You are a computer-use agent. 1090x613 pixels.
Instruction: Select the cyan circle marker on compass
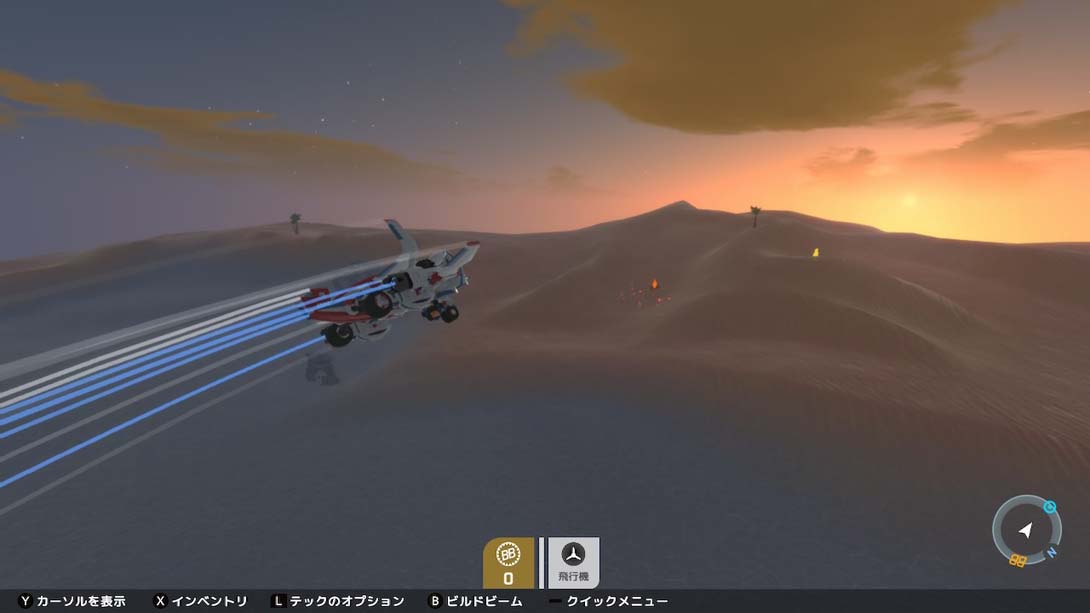click(1048, 506)
